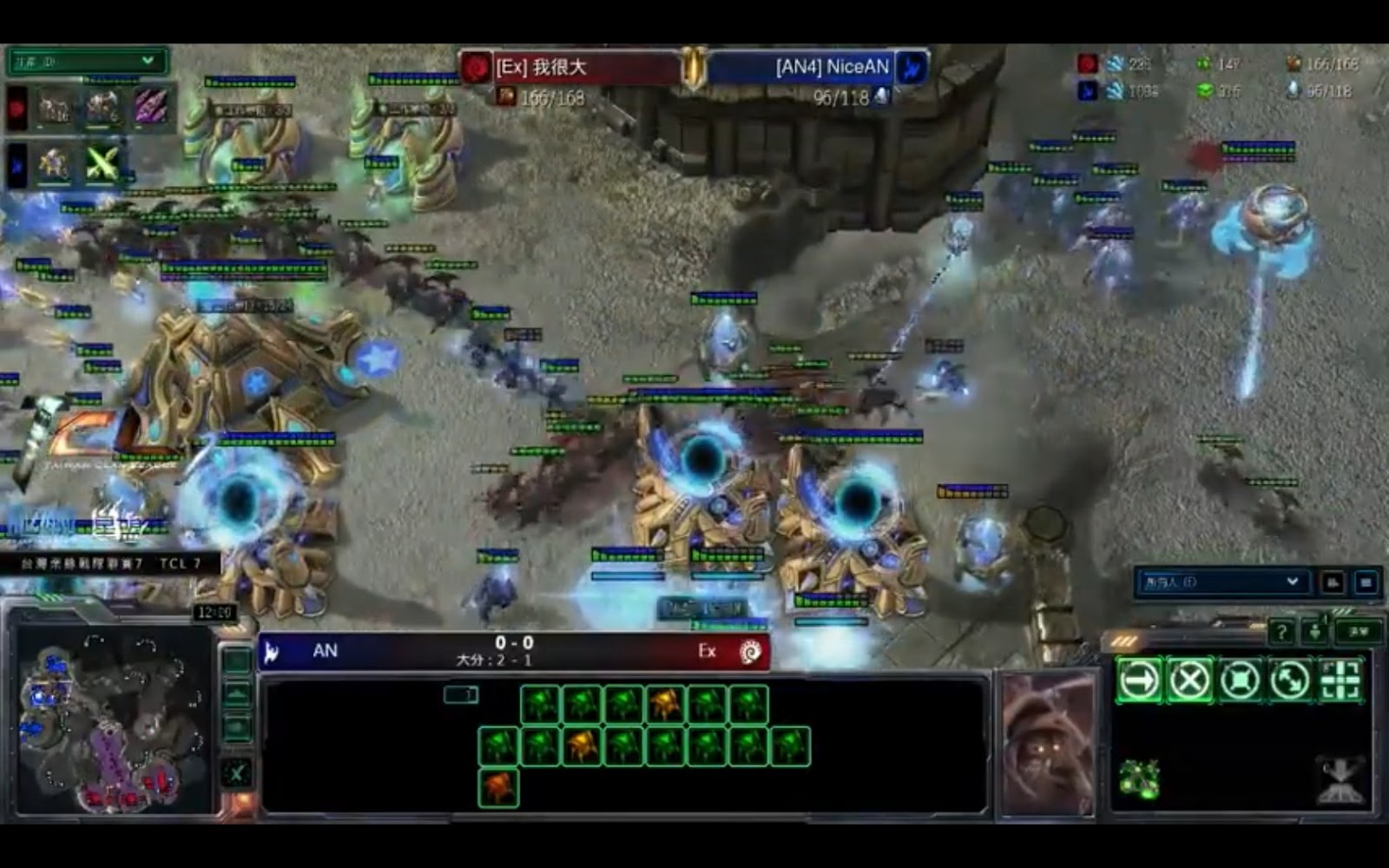Screen dimensions: 1389x868
Task: Click the selected unit portrait
Action: coord(1048,744)
